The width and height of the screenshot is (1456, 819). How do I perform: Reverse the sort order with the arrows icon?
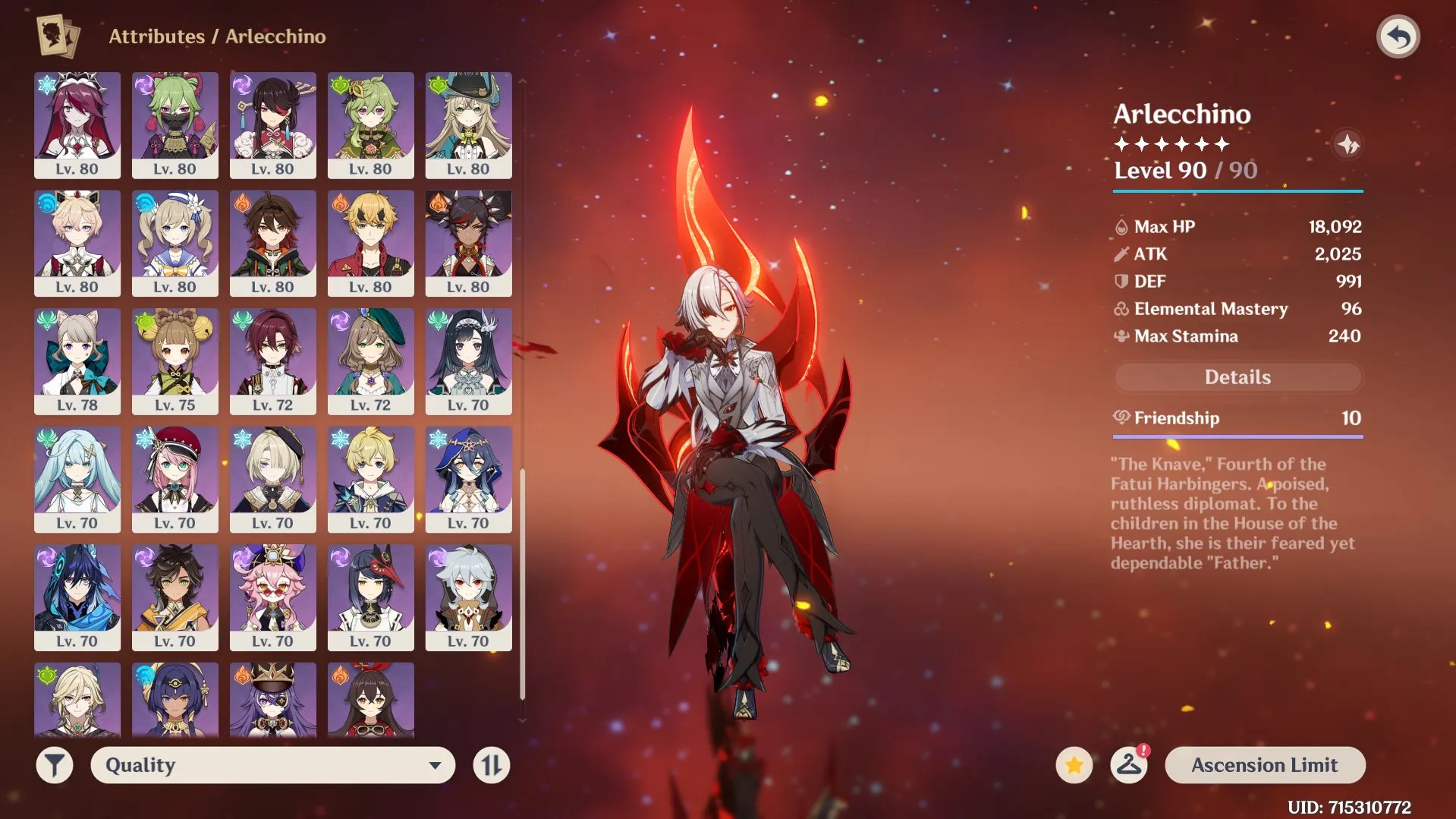pos(490,764)
